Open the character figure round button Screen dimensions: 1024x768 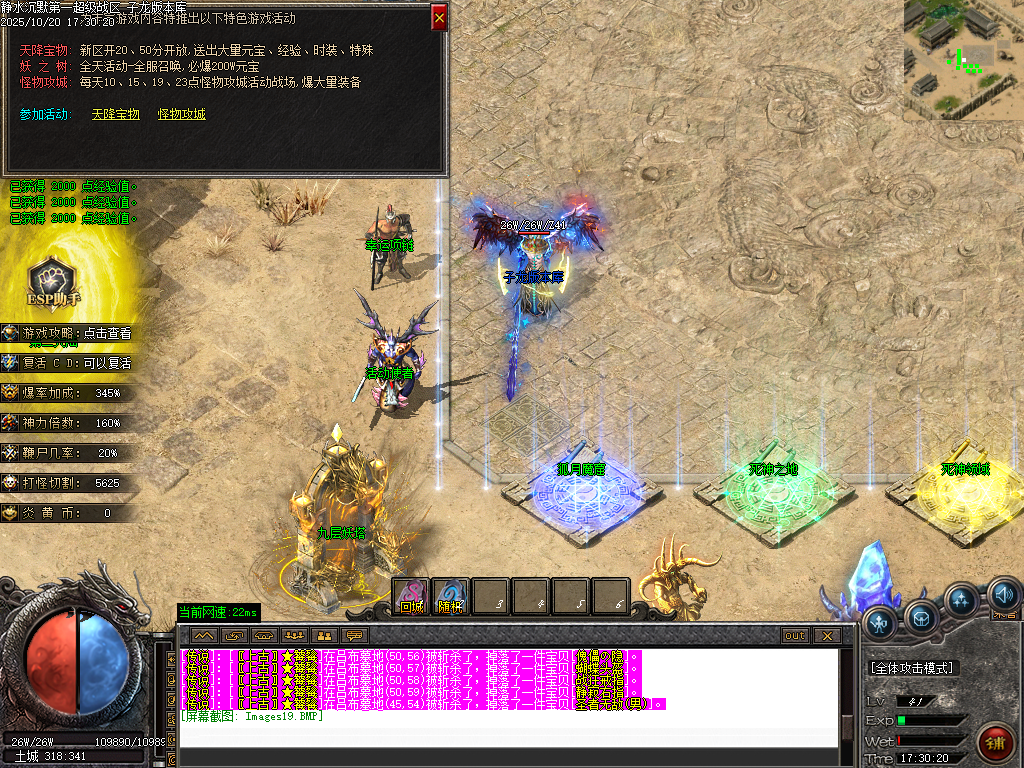click(x=879, y=624)
